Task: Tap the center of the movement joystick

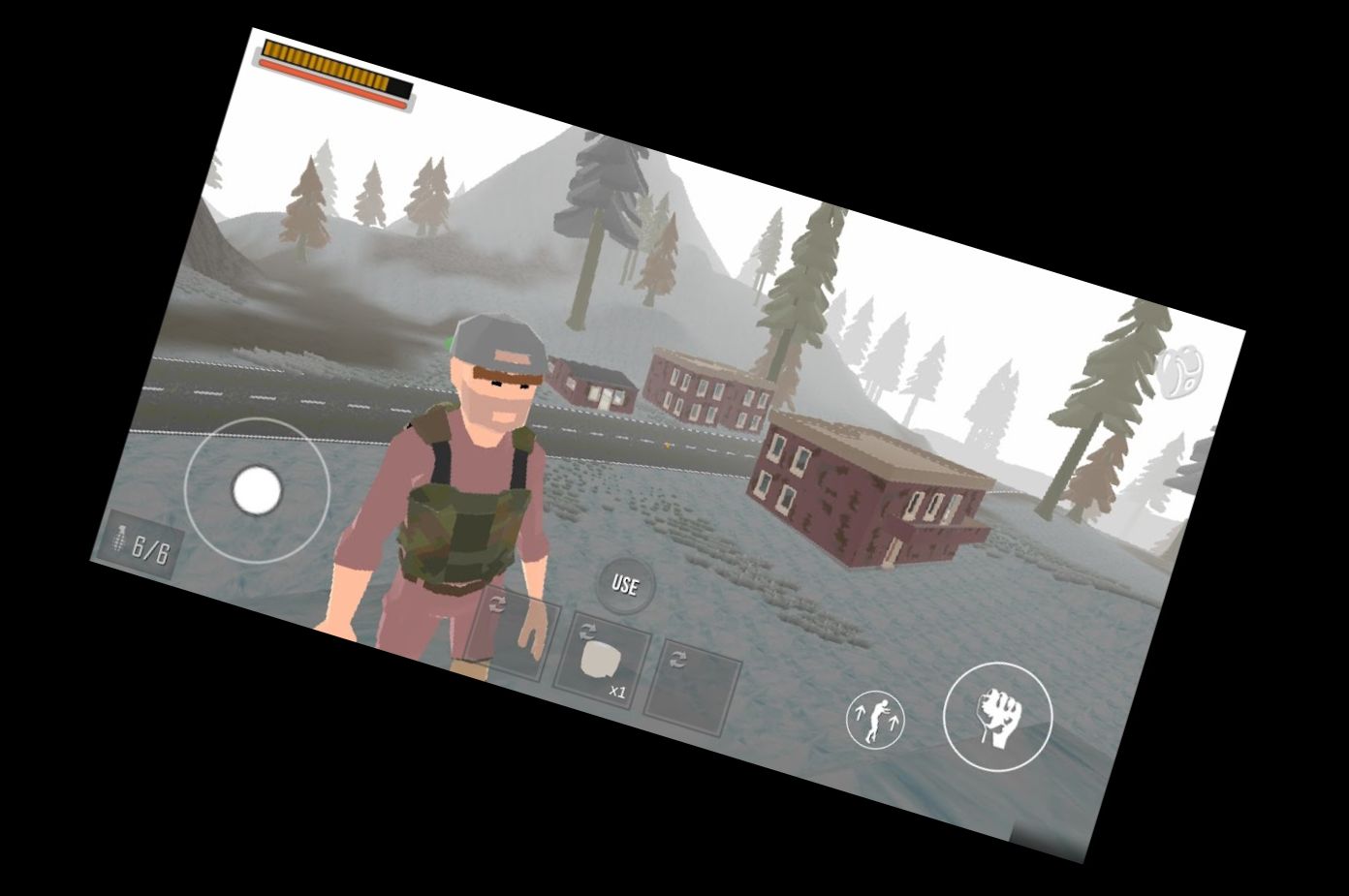Action: 255,491
